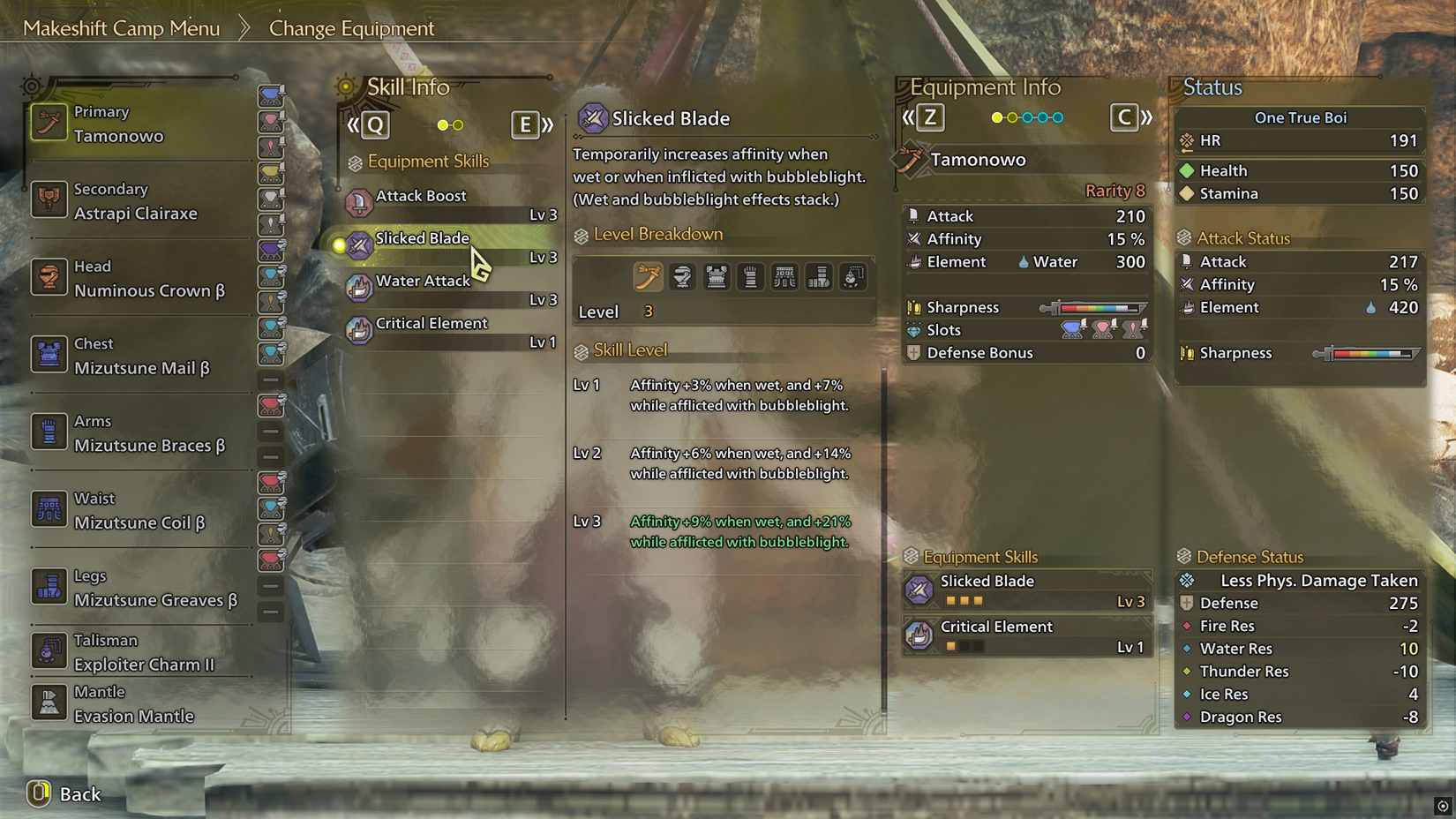Open the Makeshift Camp Menu breadcrumb
The image size is (1456, 819).
pyautogui.click(x=122, y=27)
